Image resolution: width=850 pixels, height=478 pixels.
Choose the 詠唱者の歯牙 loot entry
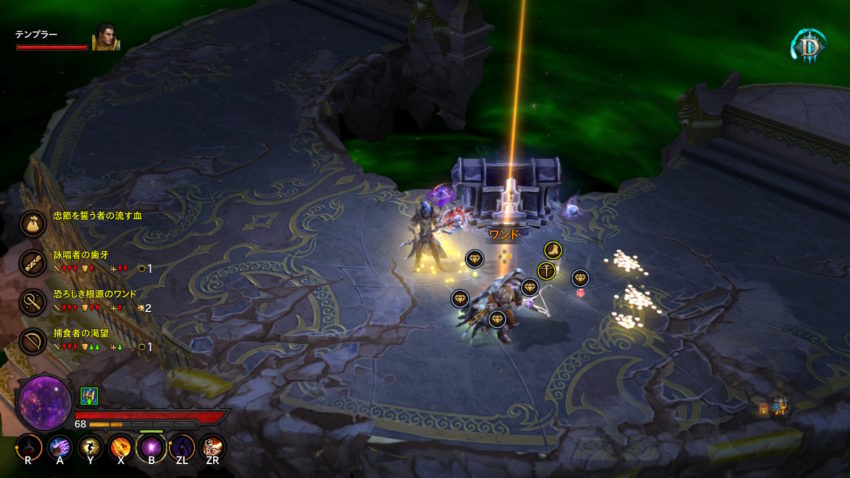33,262
